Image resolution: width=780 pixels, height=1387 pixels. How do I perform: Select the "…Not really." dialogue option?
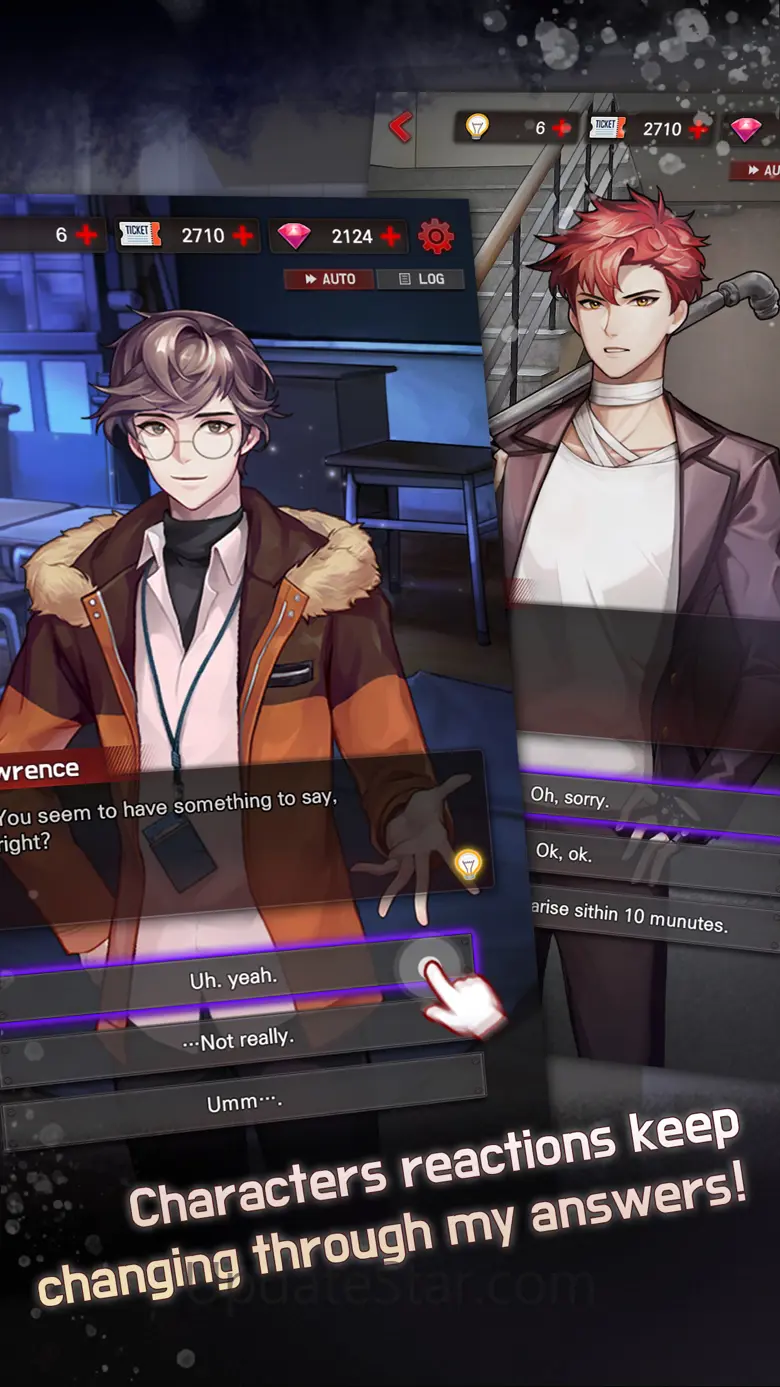[240, 1041]
